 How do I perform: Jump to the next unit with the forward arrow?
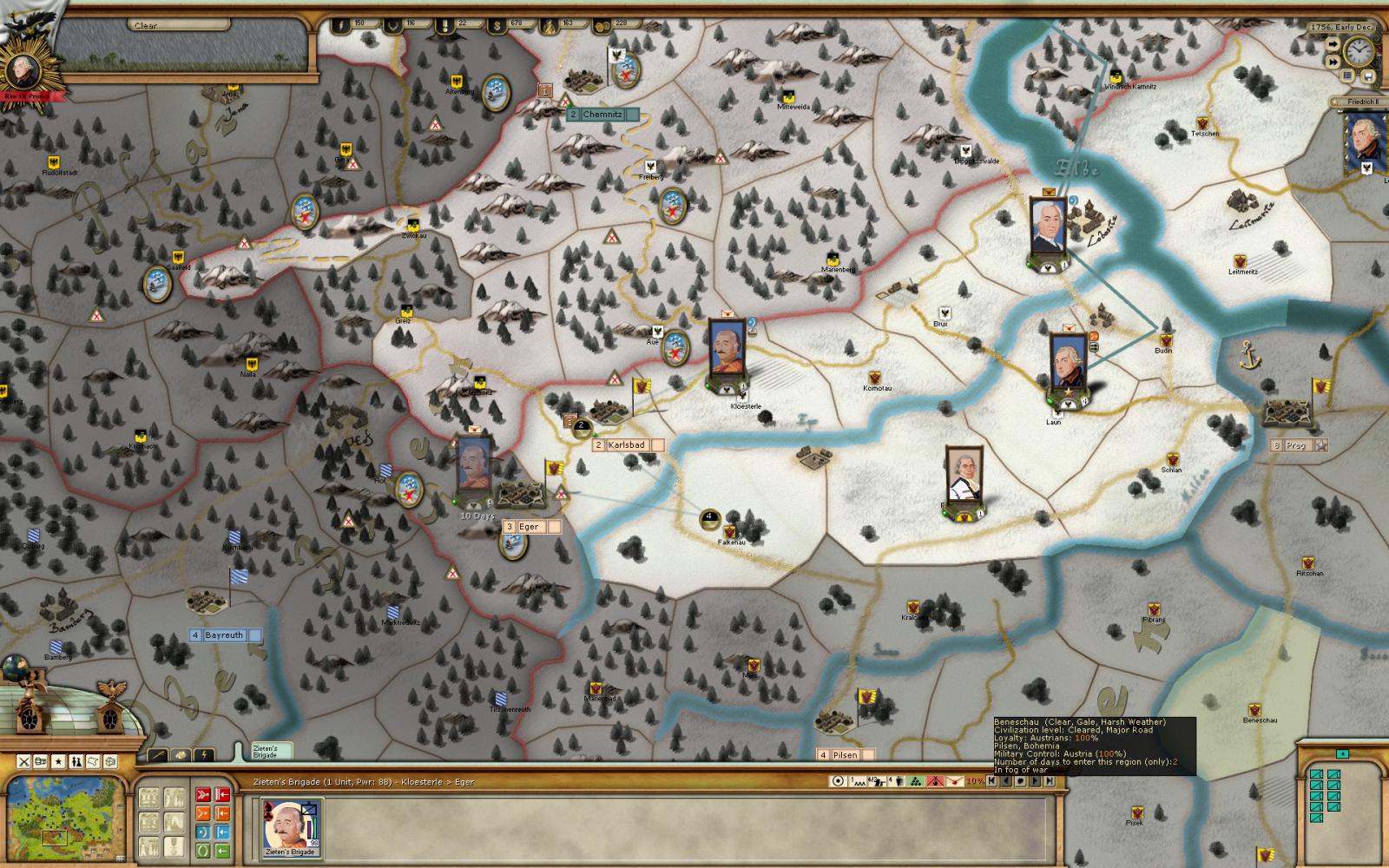pyautogui.click(x=1035, y=781)
